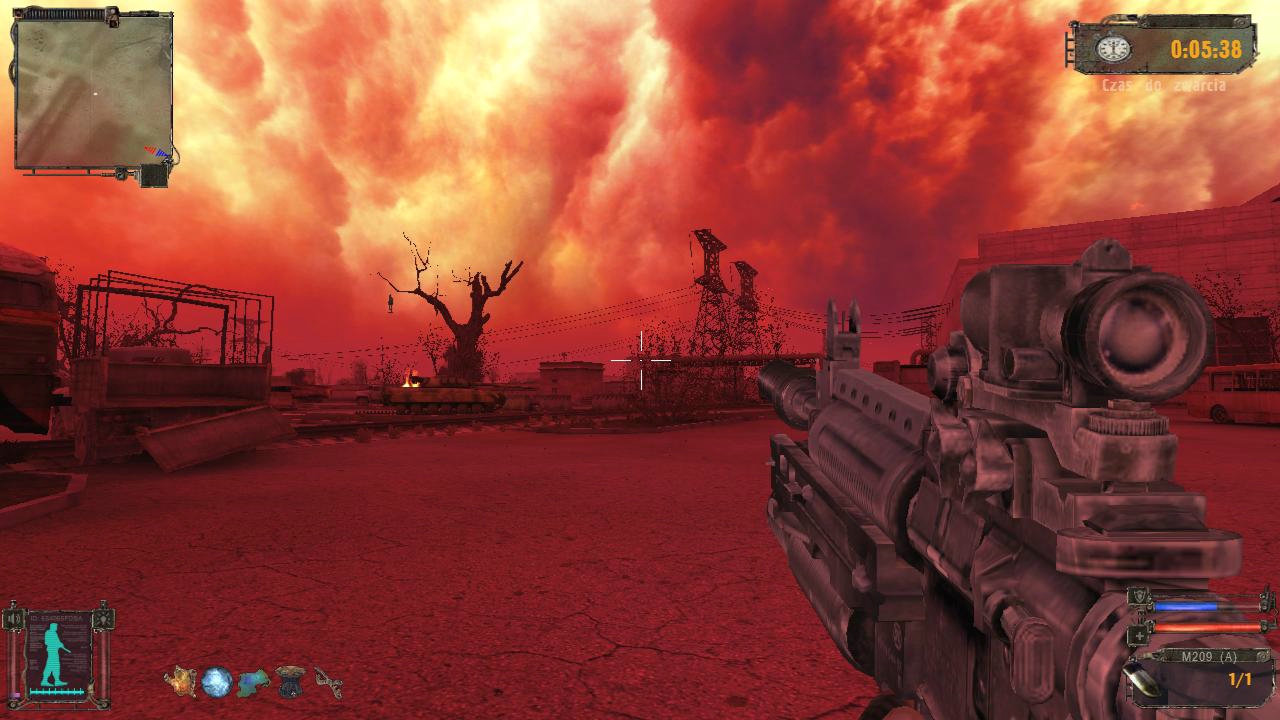Image resolution: width=1280 pixels, height=720 pixels.
Task: Click the grenade round ammo icon
Action: click(1141, 680)
